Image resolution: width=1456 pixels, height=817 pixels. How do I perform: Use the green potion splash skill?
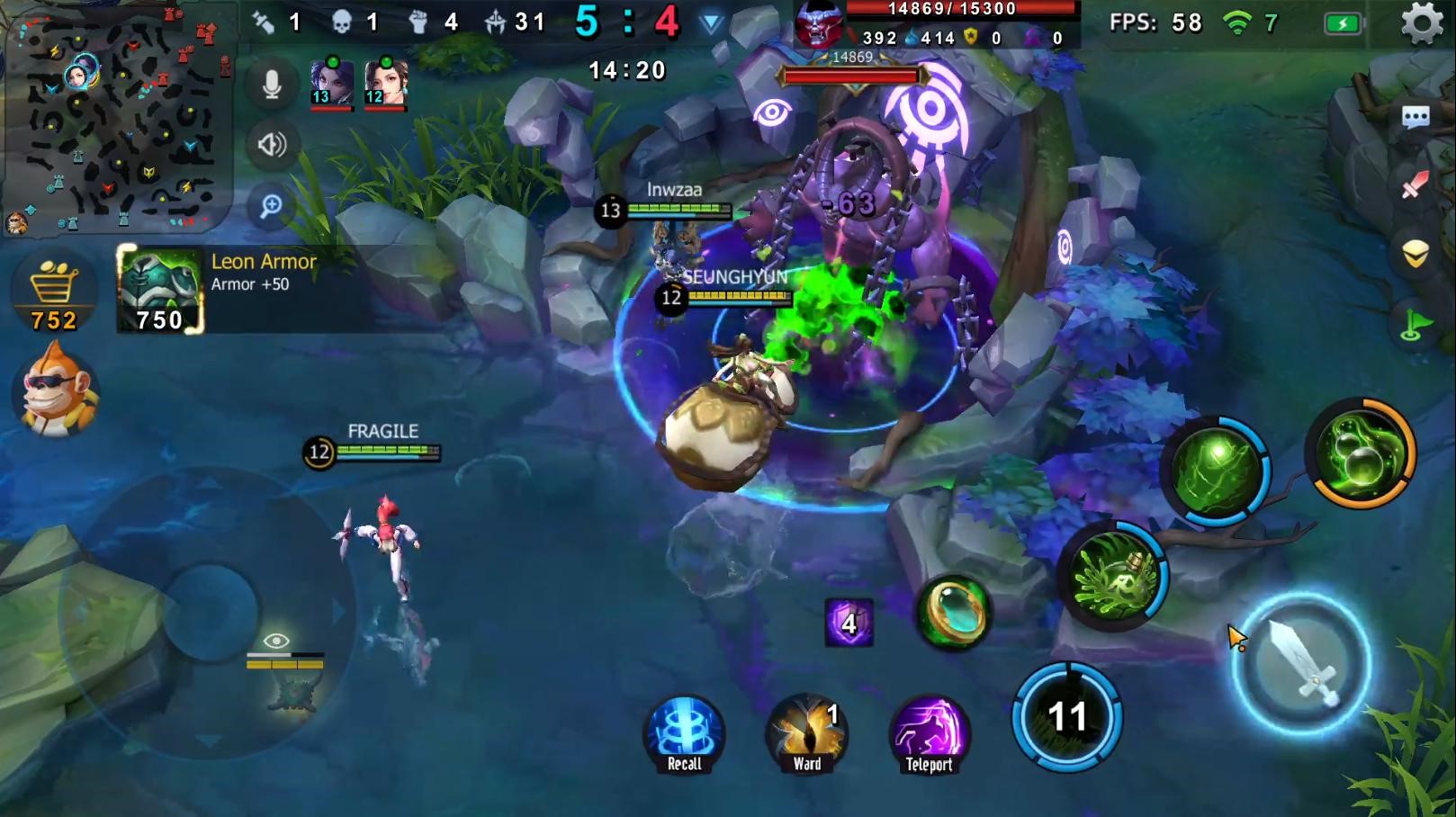coord(1114,576)
